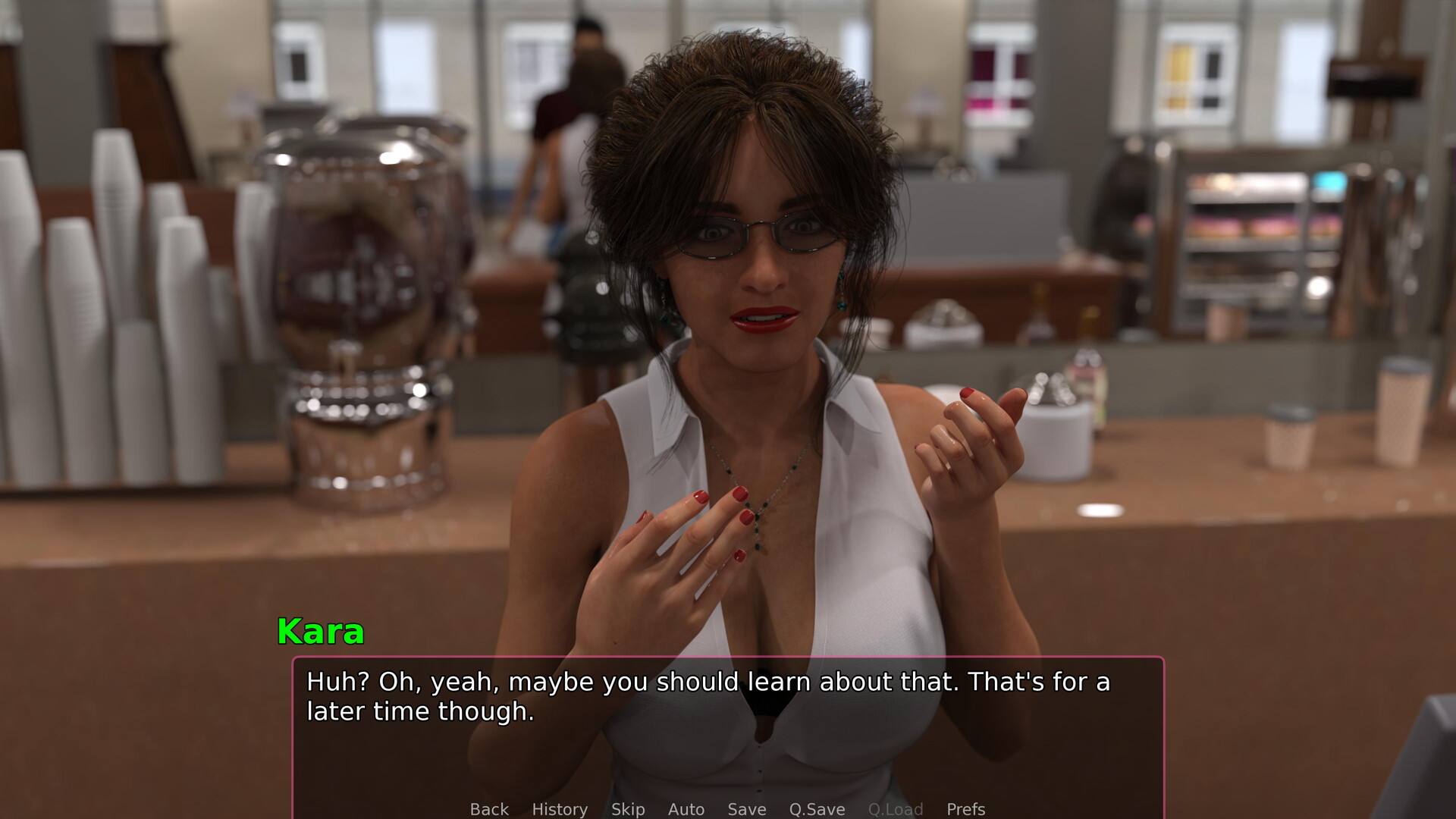Click Q.Save between Save and Q.Load

pos(817,809)
